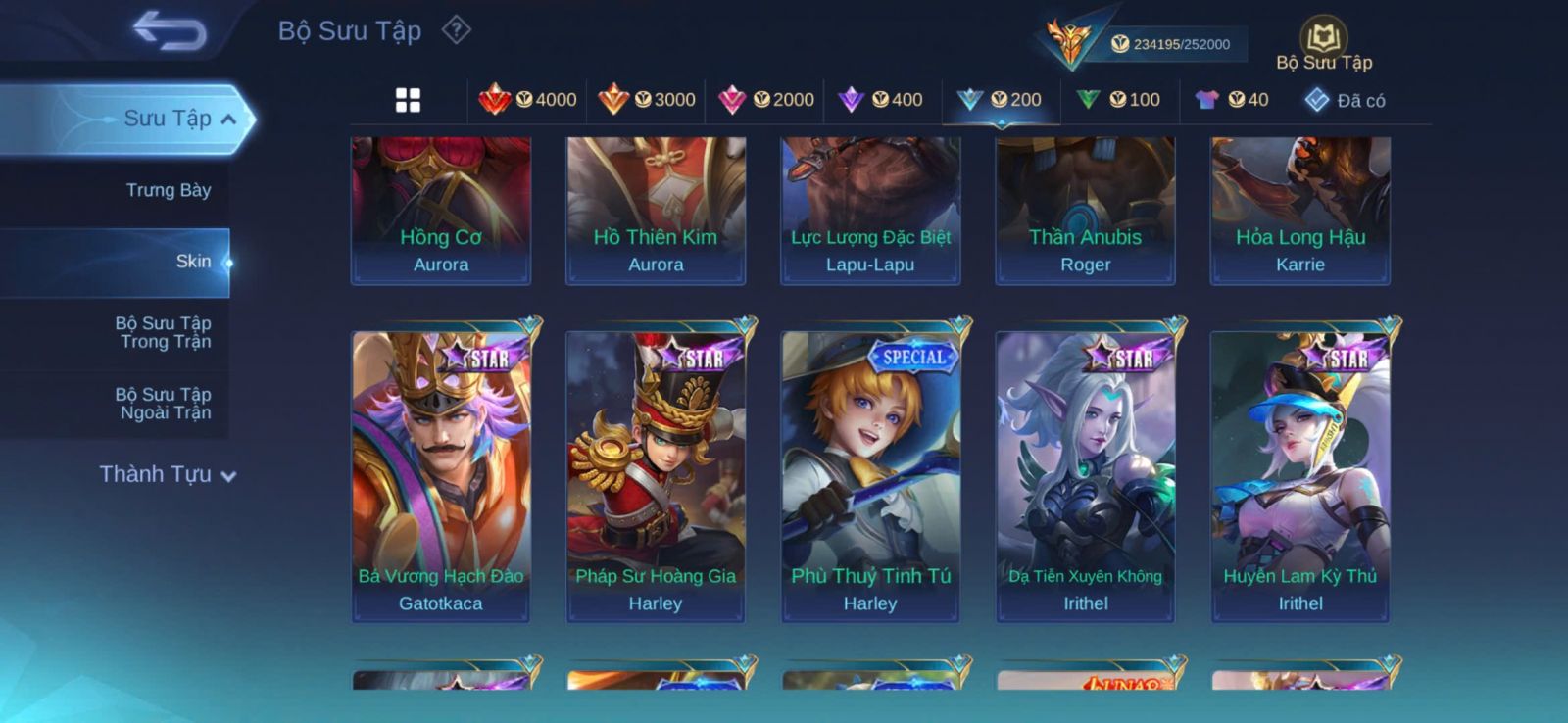Filter skins by the 4000 point tier

527,100
